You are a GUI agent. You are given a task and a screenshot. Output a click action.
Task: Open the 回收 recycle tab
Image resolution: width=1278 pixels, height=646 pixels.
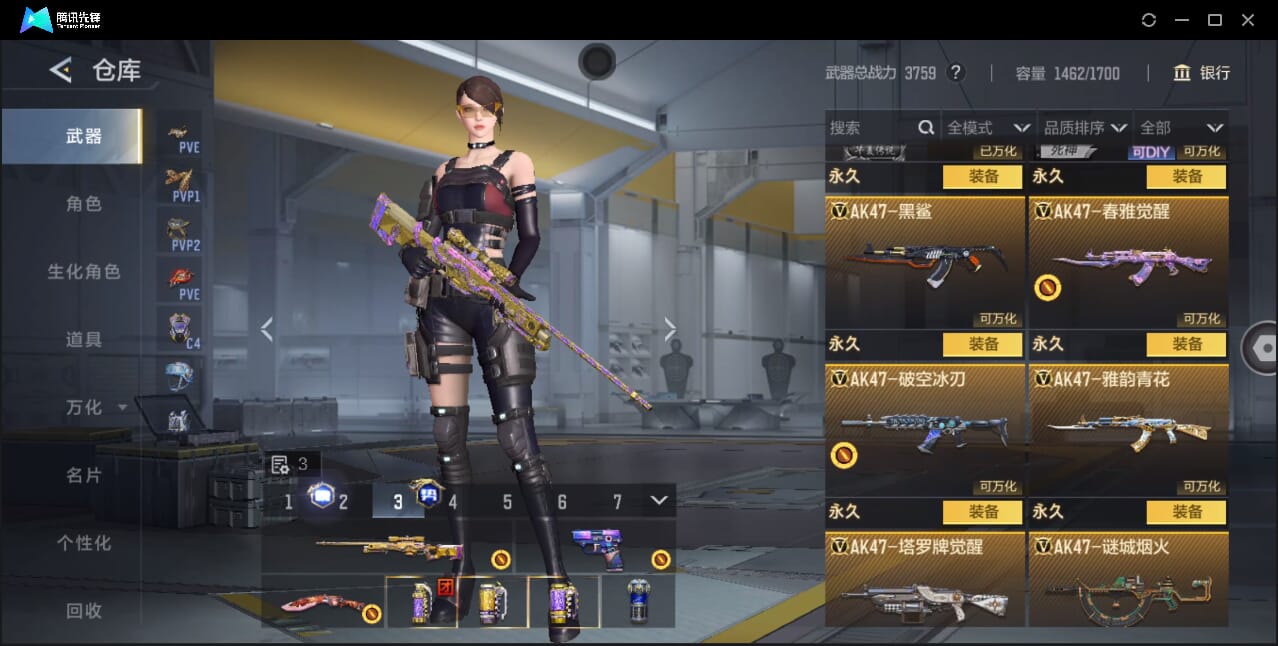point(84,610)
